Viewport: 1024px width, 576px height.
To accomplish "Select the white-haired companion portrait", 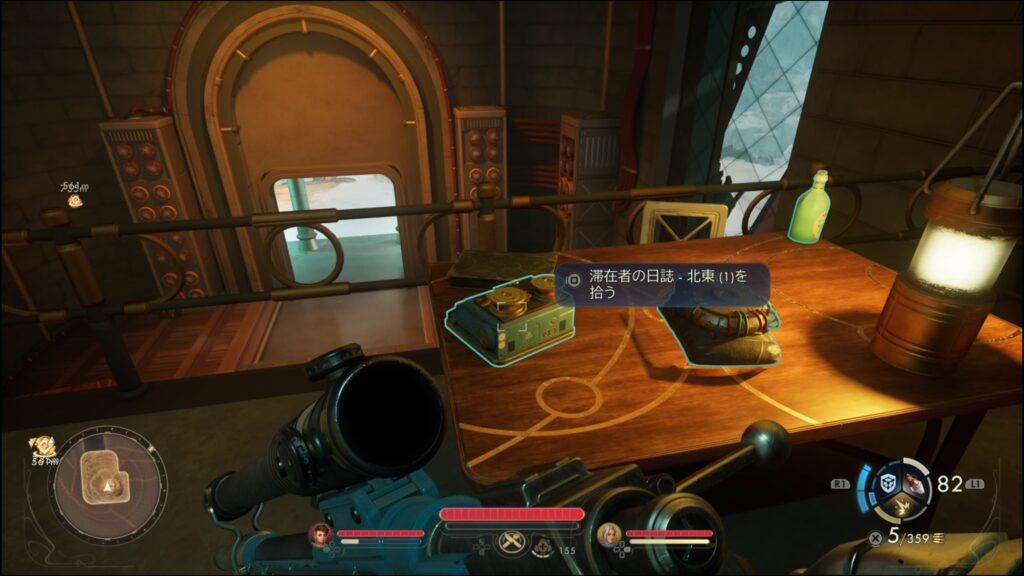I will pyautogui.click(x=608, y=535).
